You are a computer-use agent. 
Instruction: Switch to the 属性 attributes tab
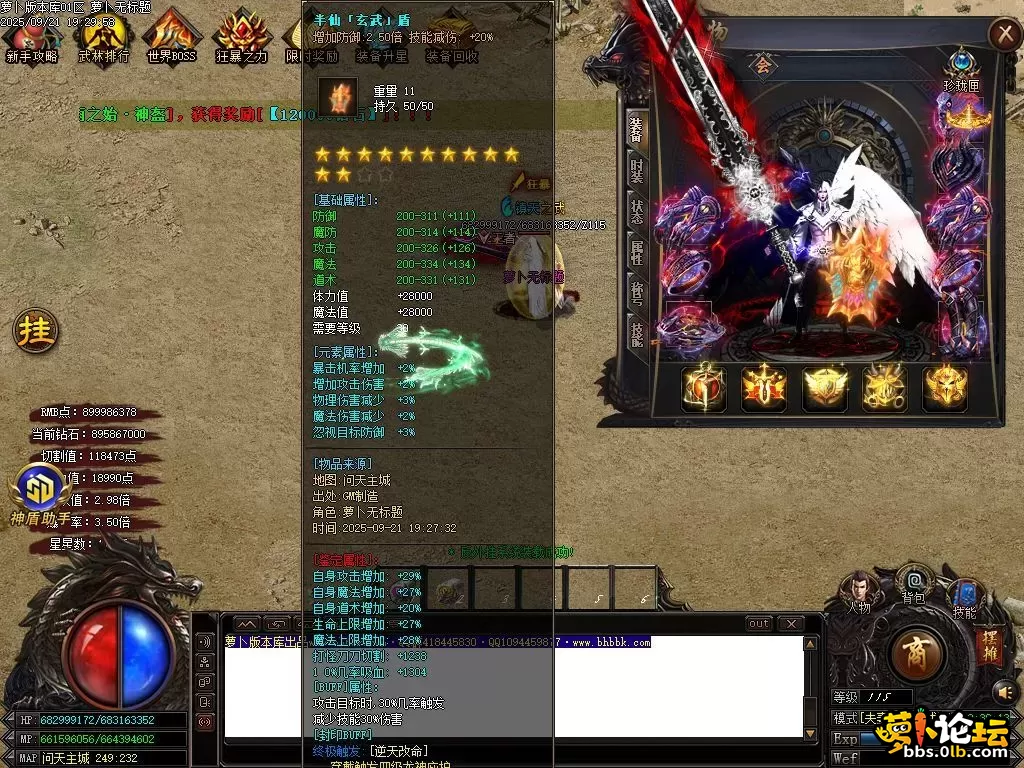pos(637,253)
